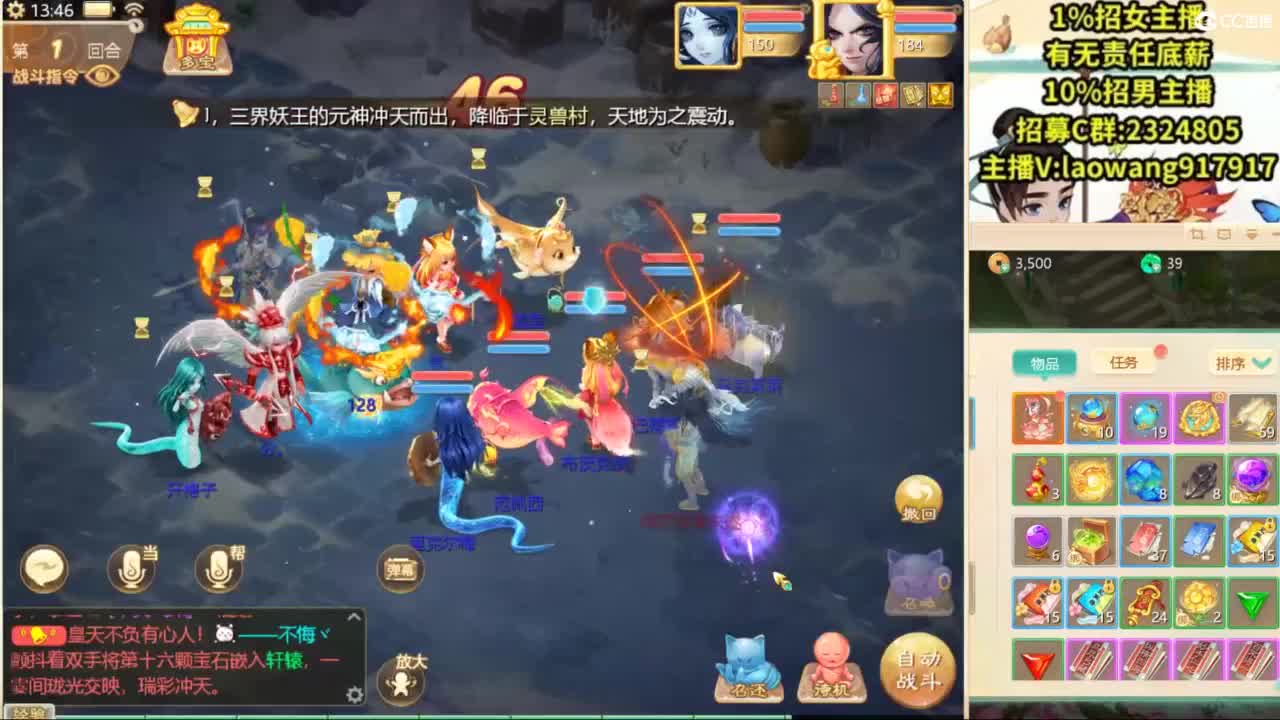
Task: Select the 当 team voice microphone icon
Action: [130, 566]
